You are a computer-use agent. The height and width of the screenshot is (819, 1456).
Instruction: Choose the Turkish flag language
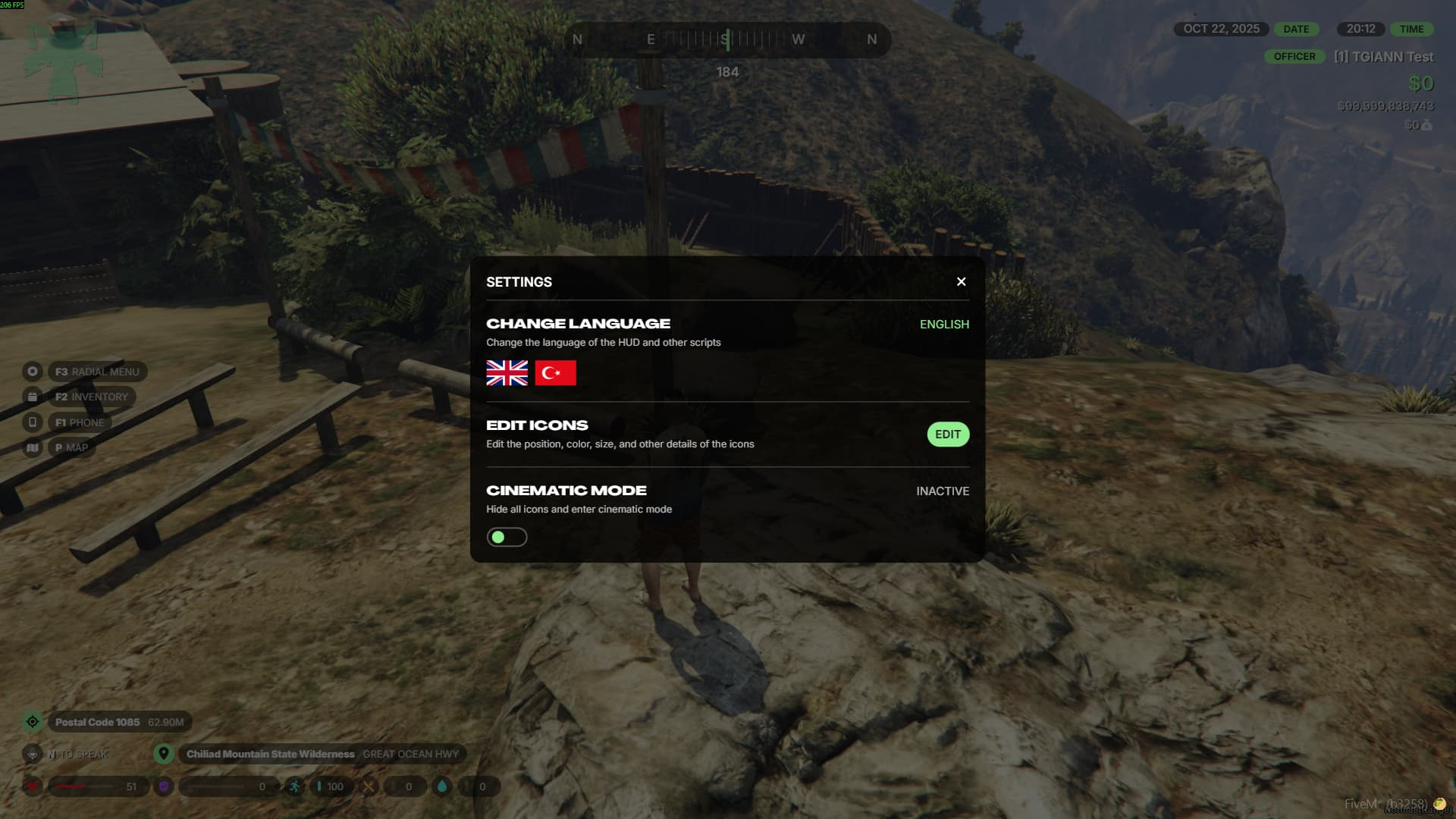click(x=555, y=373)
